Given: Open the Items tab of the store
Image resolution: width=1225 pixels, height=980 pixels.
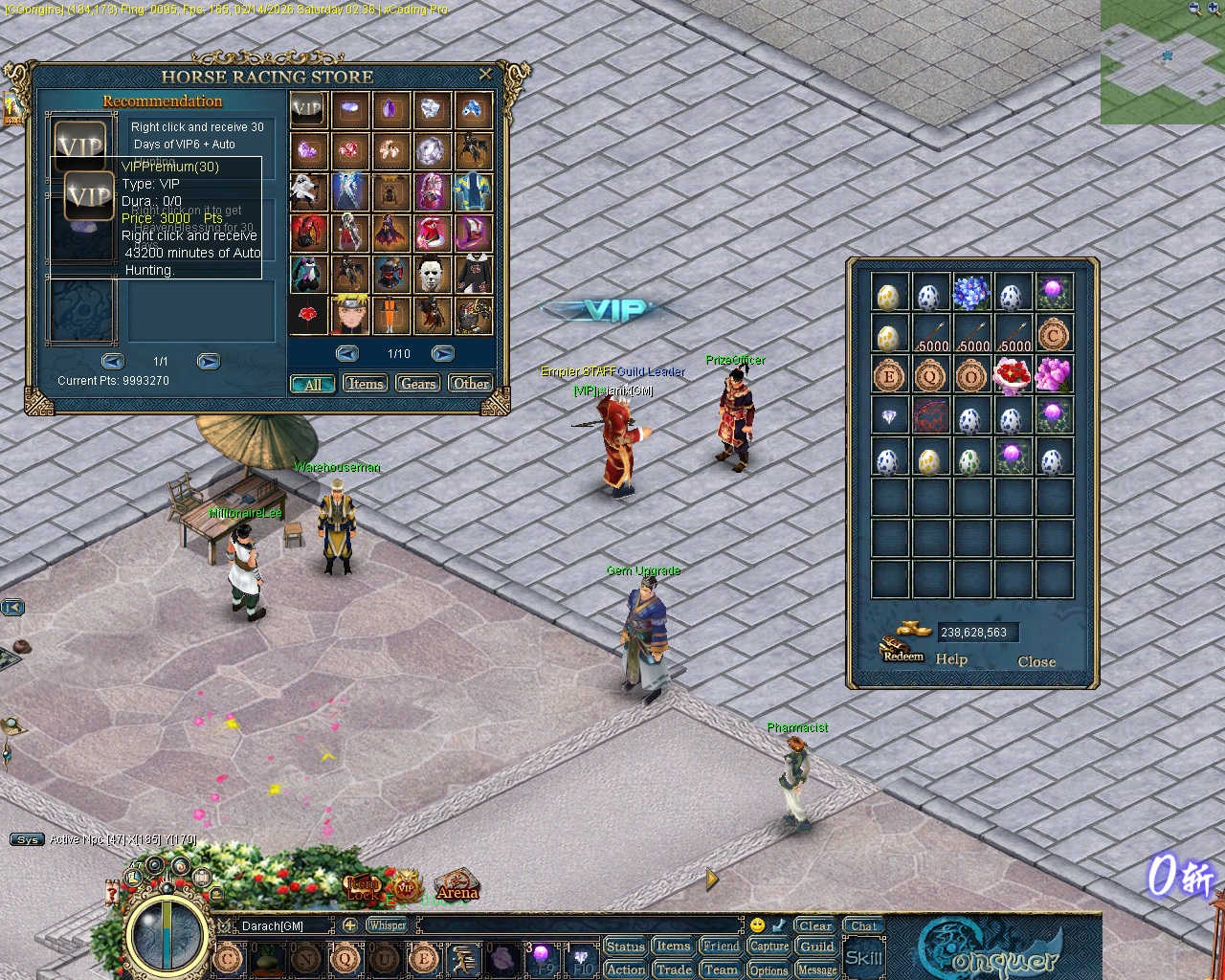Looking at the screenshot, I should tap(365, 383).
